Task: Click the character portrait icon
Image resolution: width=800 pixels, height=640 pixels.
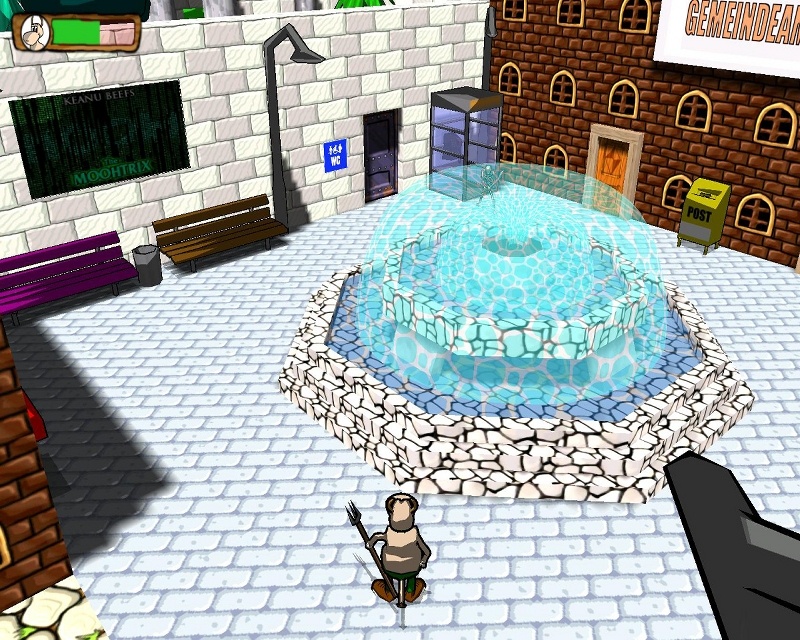Action: pos(34,33)
